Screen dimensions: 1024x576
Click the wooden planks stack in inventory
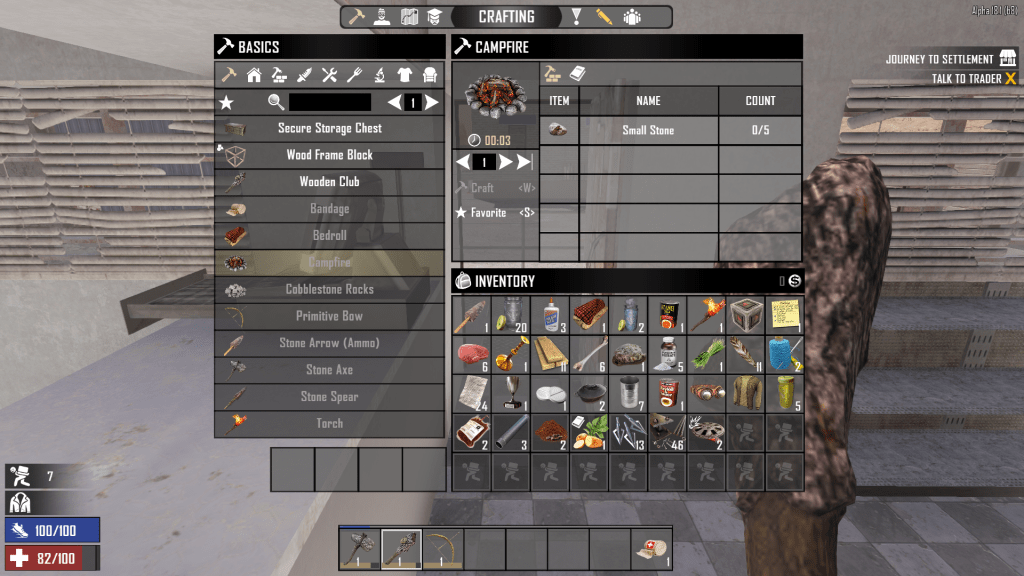(549, 354)
